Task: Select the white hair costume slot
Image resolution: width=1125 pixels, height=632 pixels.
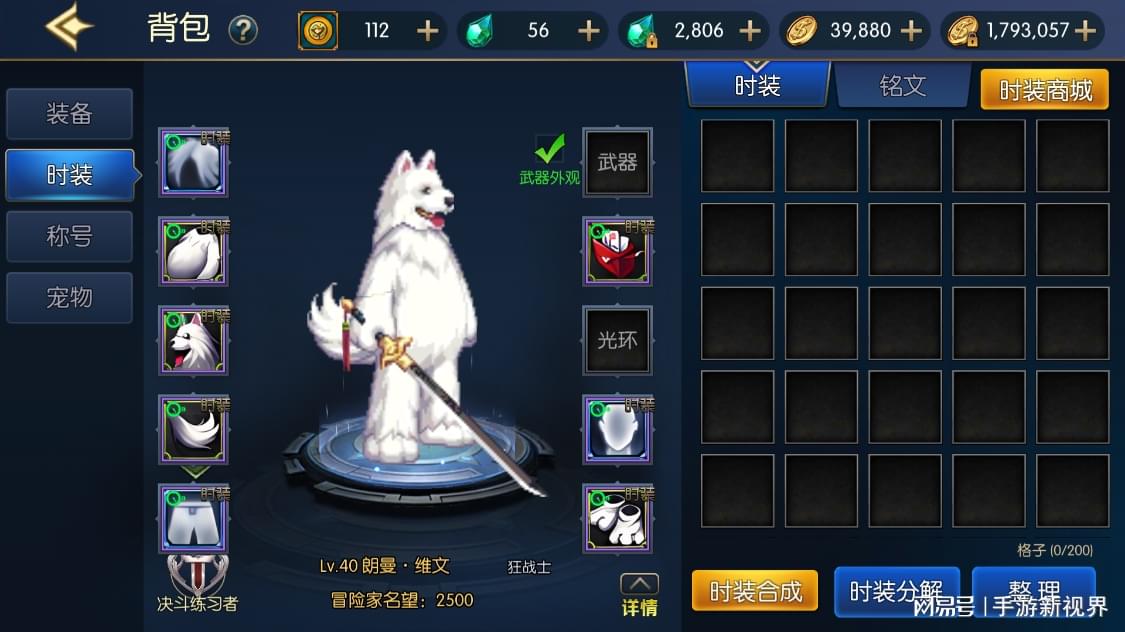Action: coord(193,162)
